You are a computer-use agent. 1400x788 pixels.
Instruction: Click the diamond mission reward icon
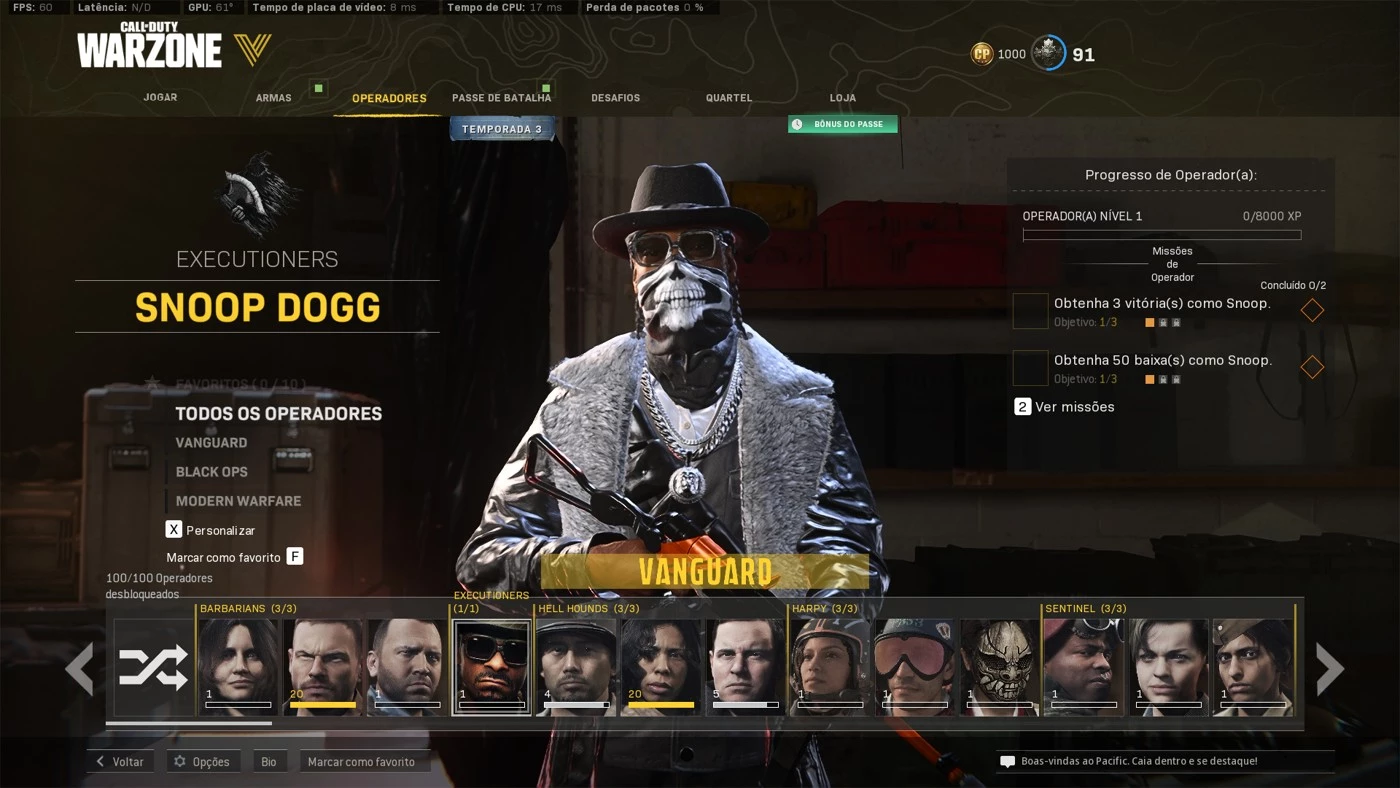click(x=1311, y=310)
